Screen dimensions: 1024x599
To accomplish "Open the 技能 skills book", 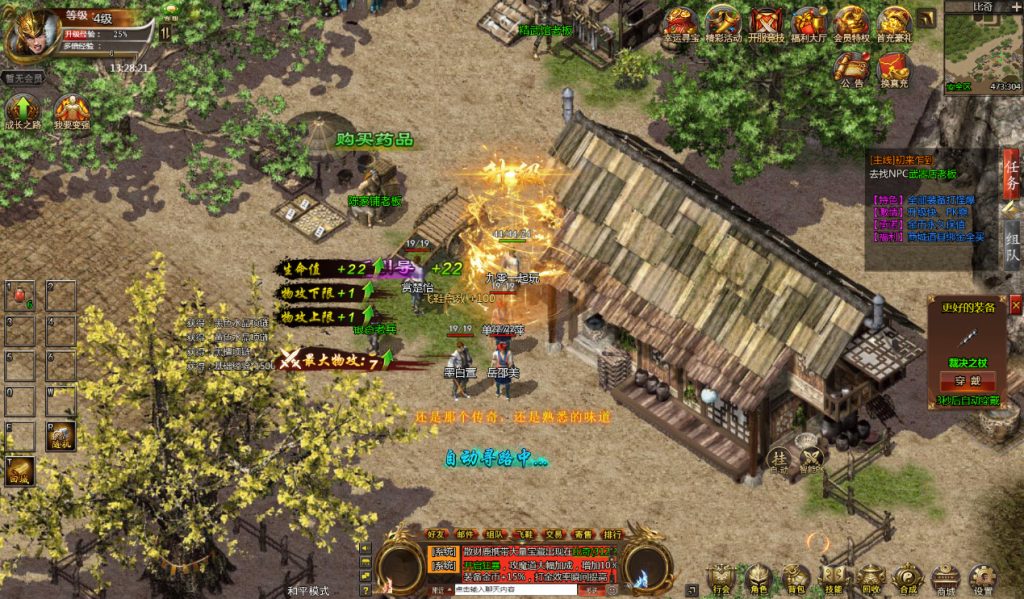I will point(833,578).
